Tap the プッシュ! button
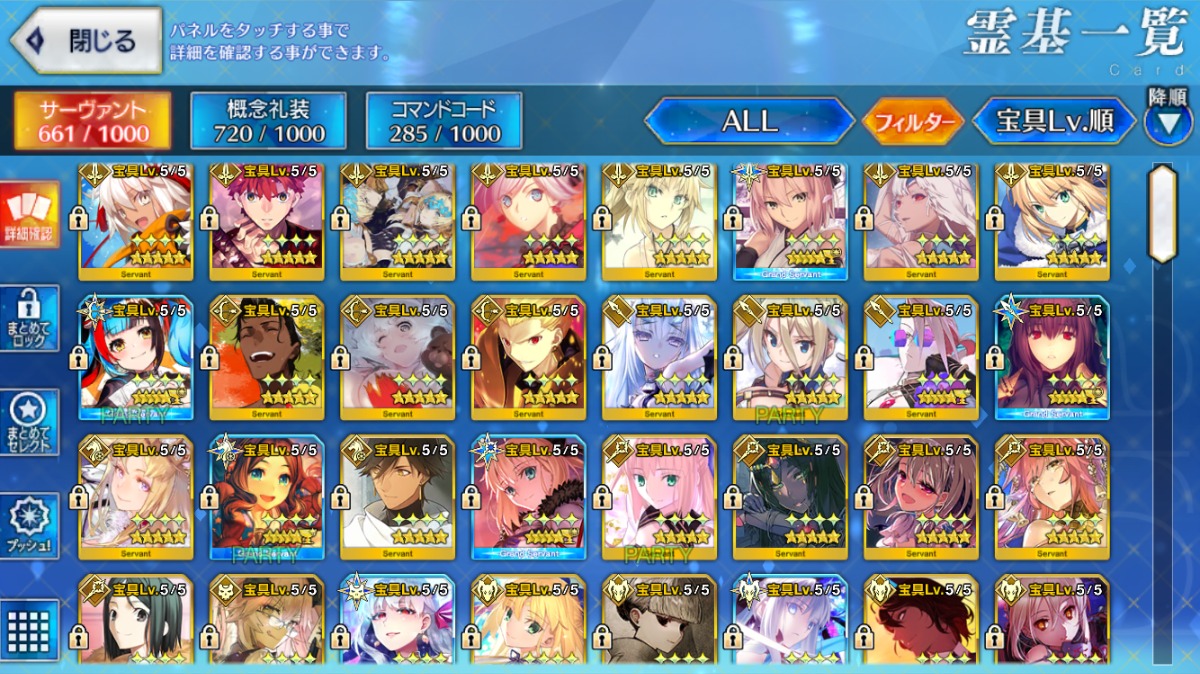This screenshot has height=674, width=1200. pos(28,526)
